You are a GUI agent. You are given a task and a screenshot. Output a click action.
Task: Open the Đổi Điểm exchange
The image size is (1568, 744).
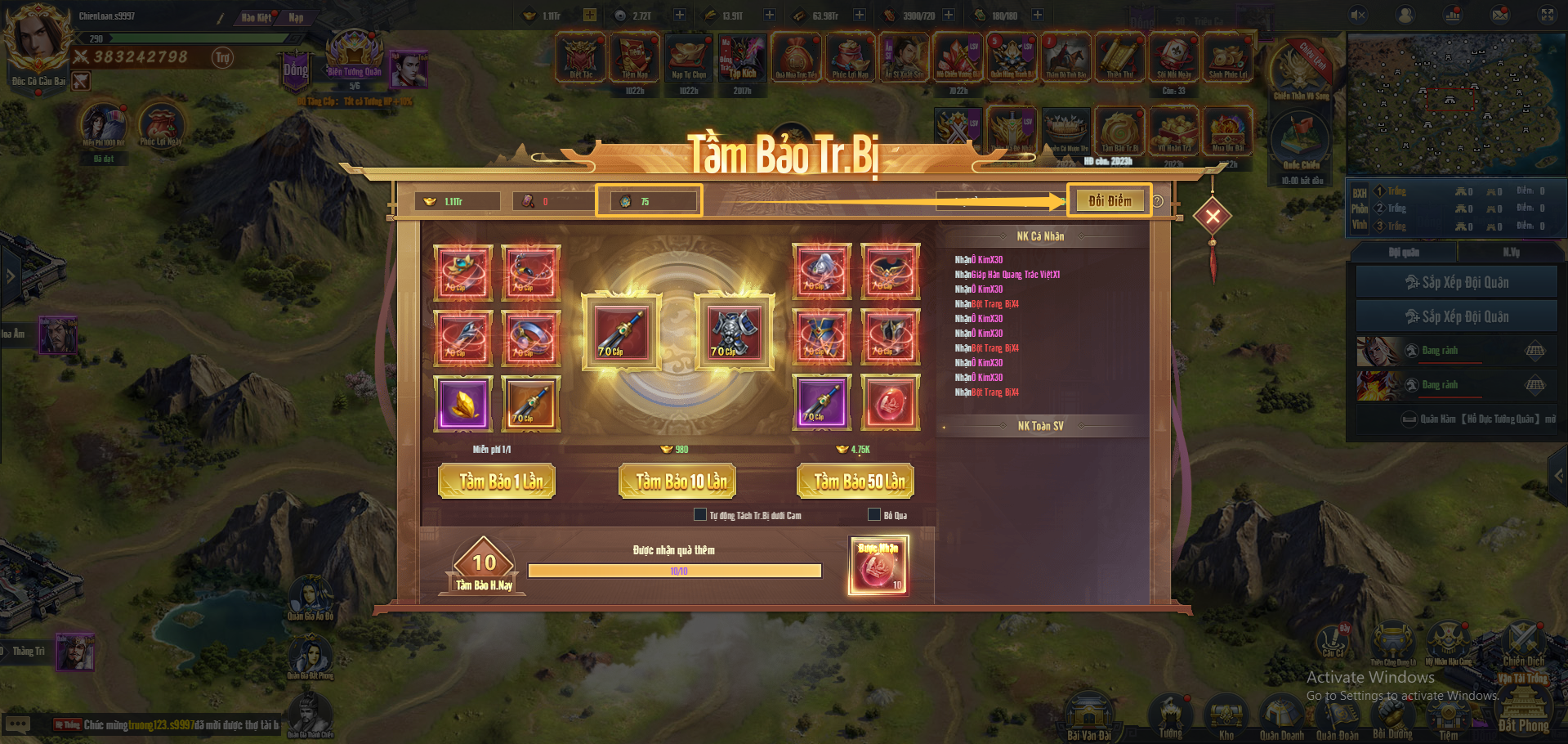click(x=1109, y=201)
